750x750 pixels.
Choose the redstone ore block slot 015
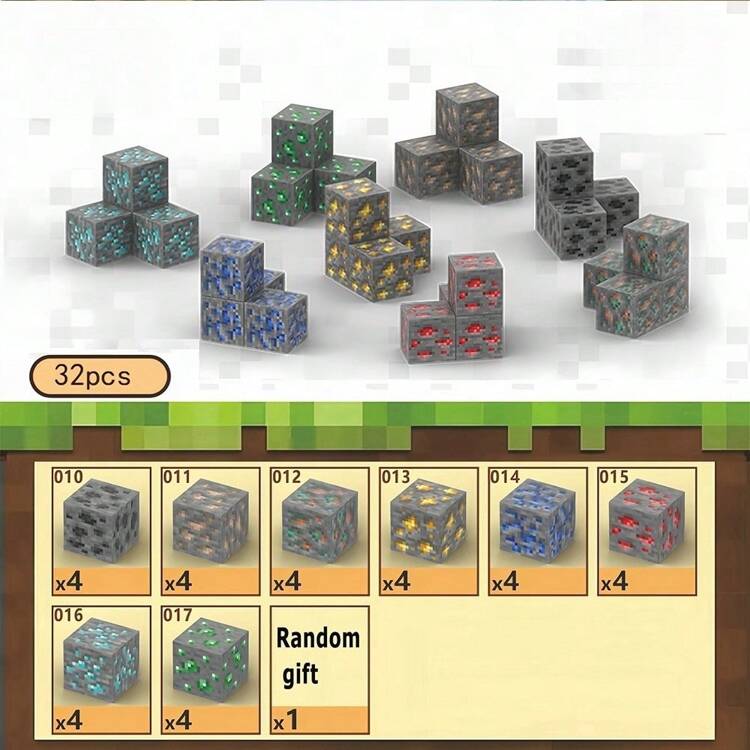(647, 530)
